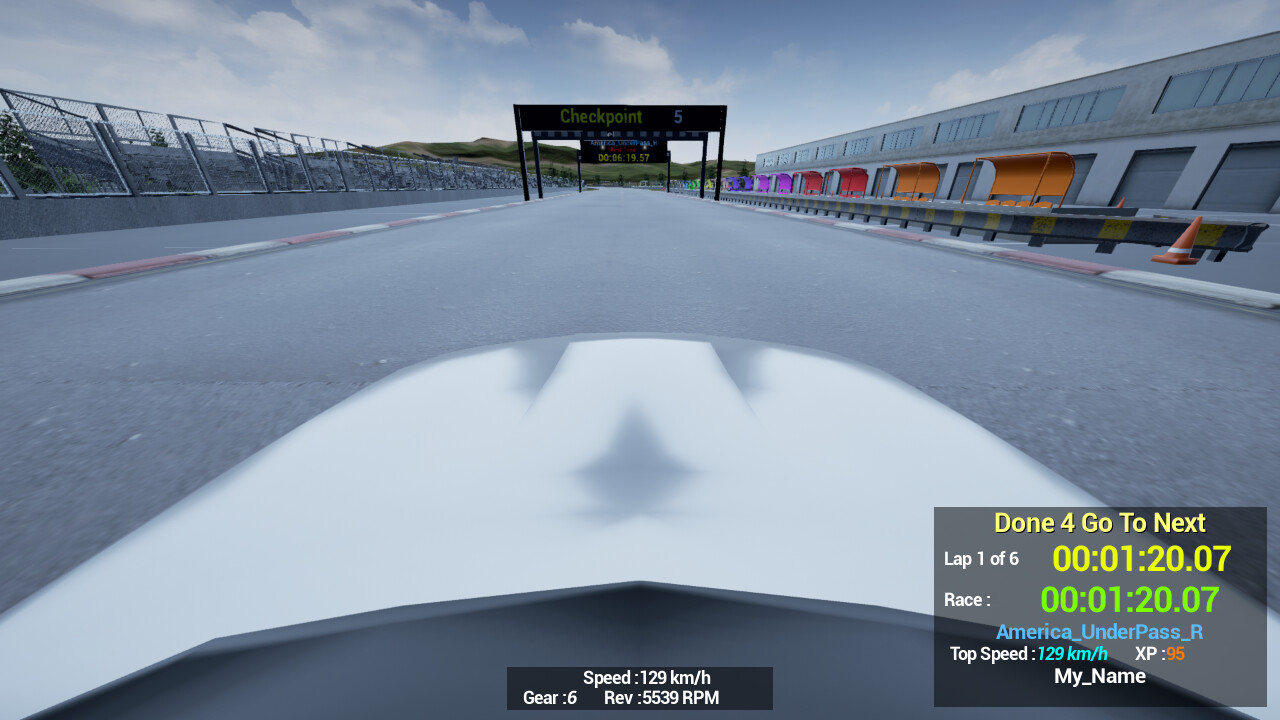
Task: Click the My_Name player label
Action: point(1099,676)
